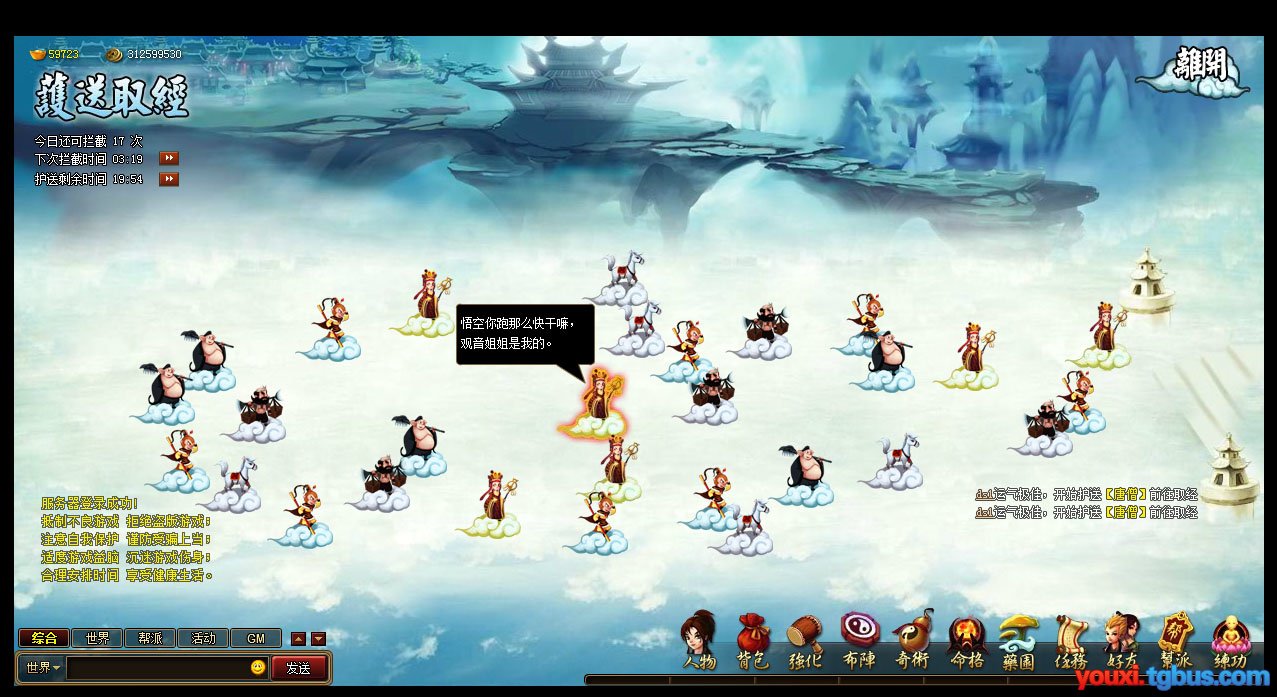1277x697 pixels.
Task: Switch to the 活动 chat tab
Action: tap(203, 638)
